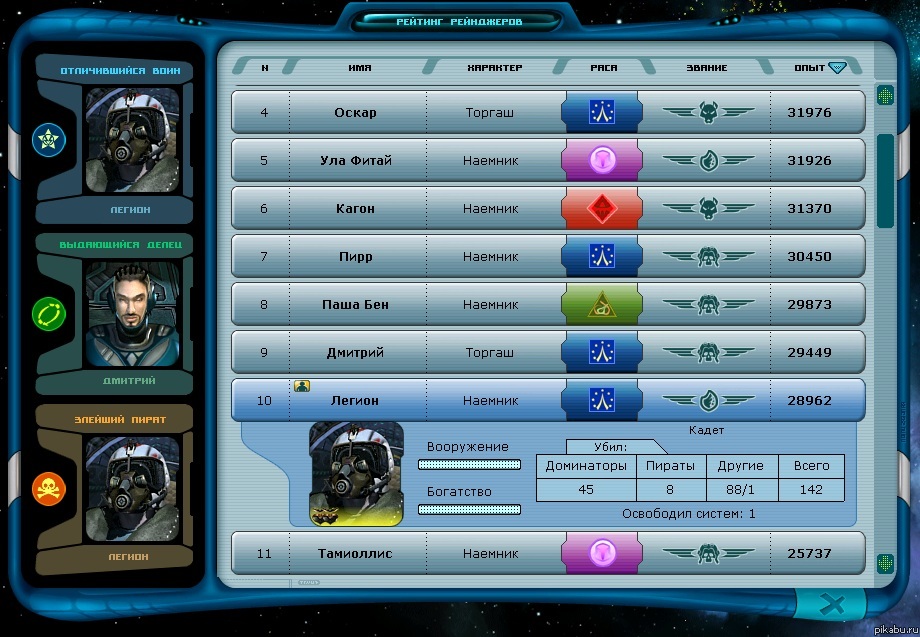The image size is (920, 637).
Task: Open the Злейший пират portrait
Action: (132, 489)
